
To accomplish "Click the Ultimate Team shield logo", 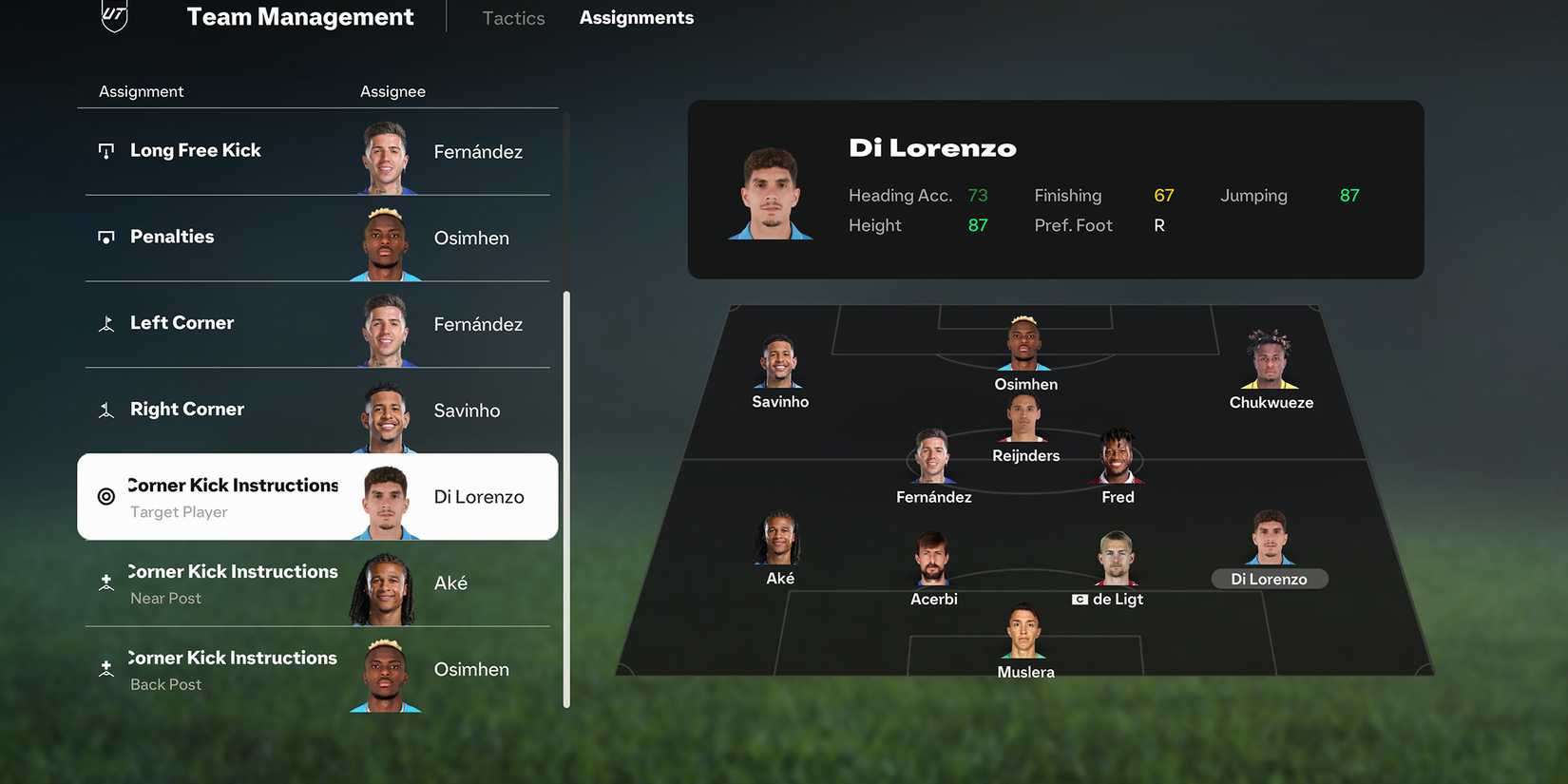I will point(114,16).
